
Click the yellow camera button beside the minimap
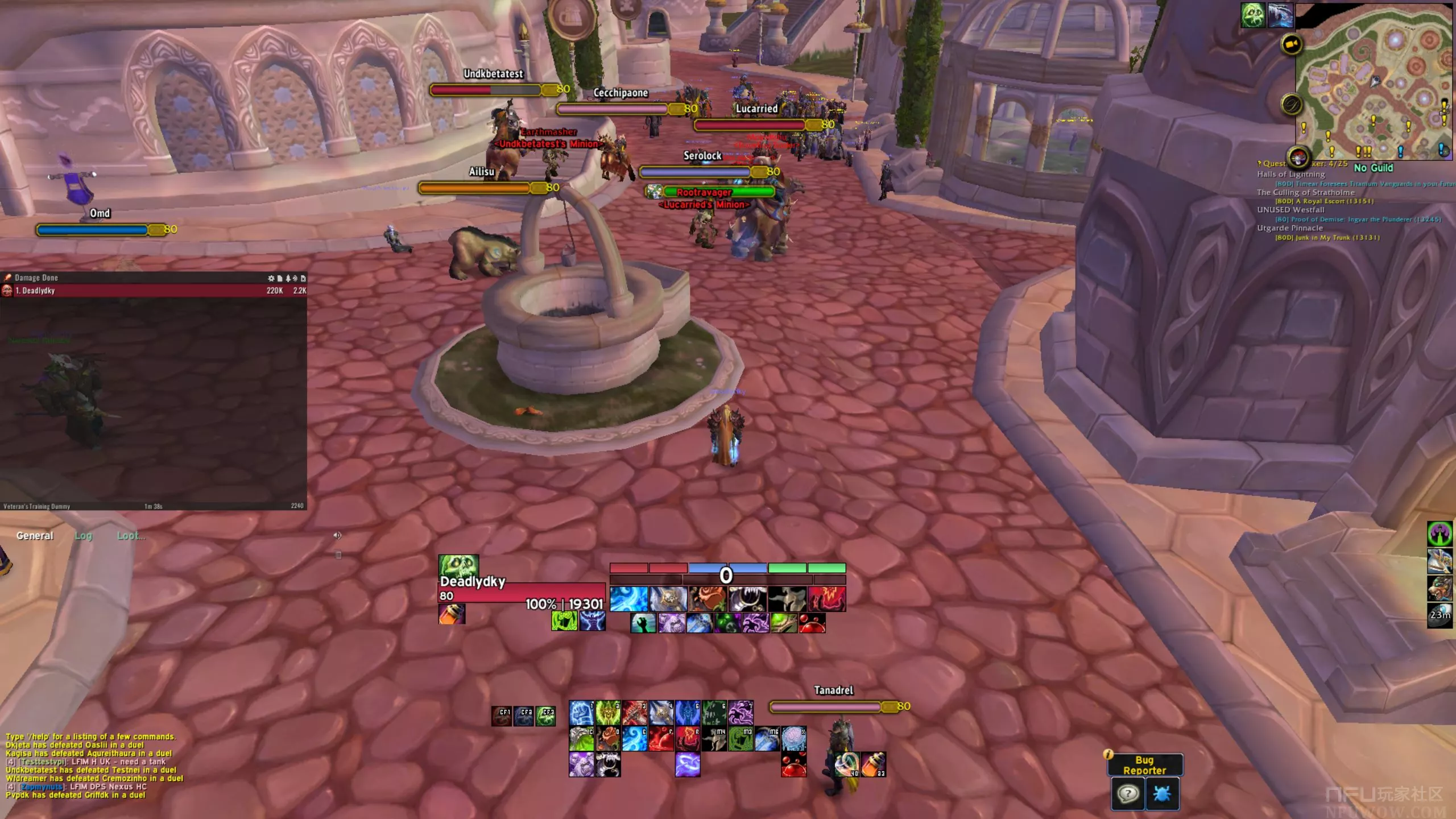(x=1291, y=44)
